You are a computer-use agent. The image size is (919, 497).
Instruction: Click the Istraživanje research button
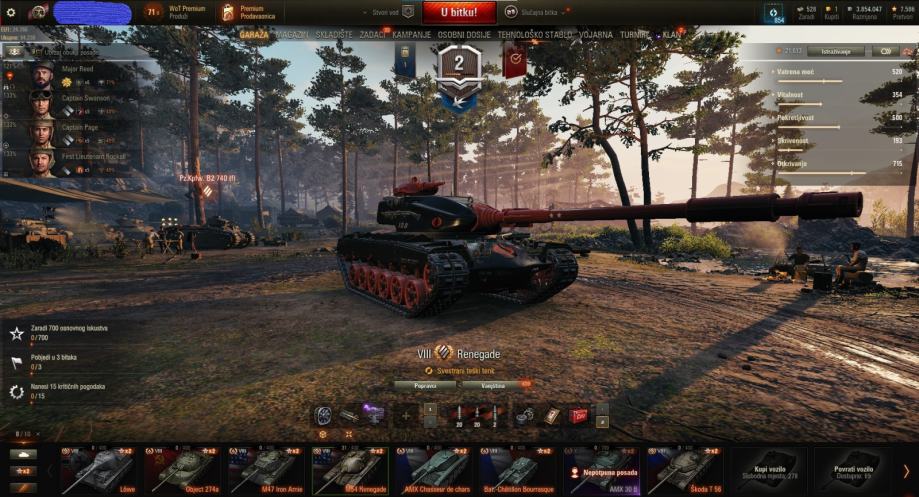835,51
